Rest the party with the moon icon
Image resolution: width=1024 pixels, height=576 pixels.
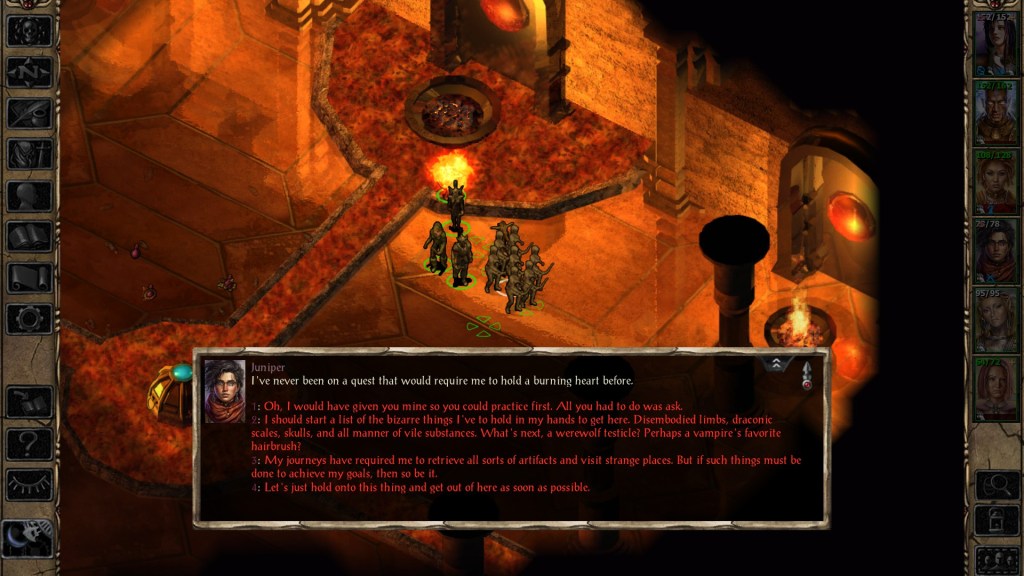(x=28, y=540)
